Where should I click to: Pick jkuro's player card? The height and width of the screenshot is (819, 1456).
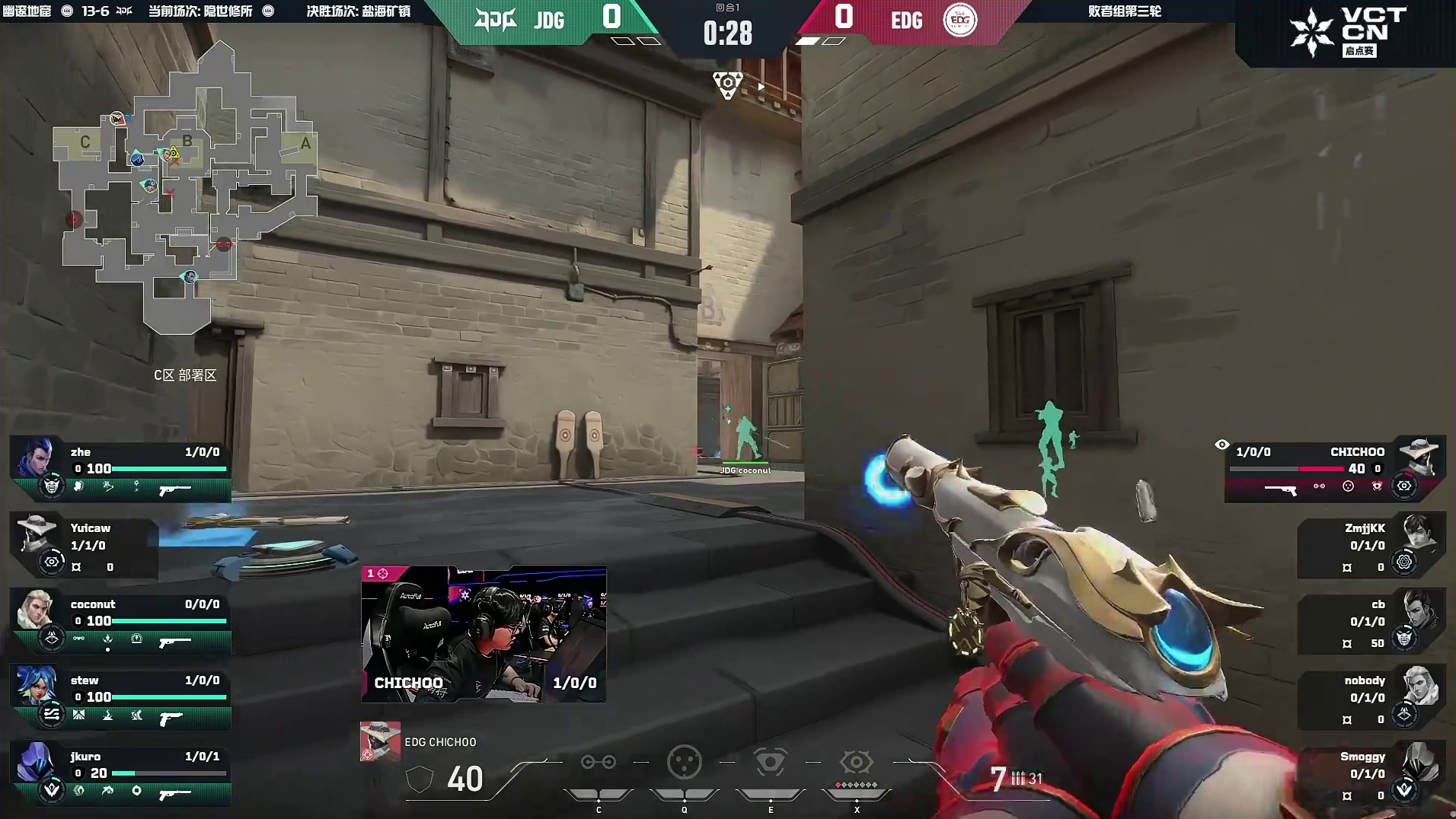[120, 773]
